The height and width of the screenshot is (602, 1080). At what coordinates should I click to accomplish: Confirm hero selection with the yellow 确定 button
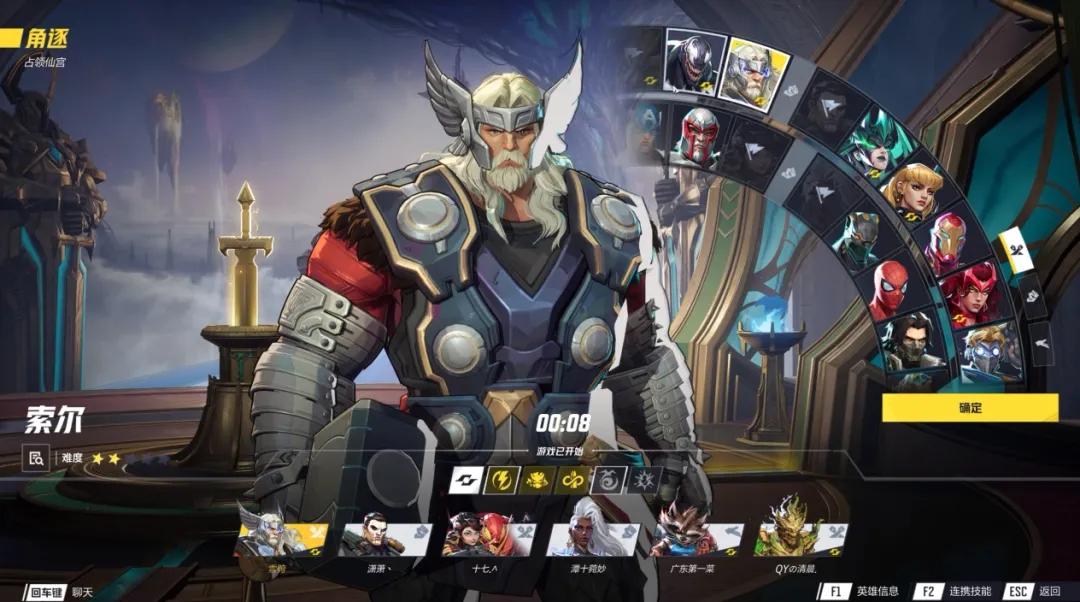point(969,407)
